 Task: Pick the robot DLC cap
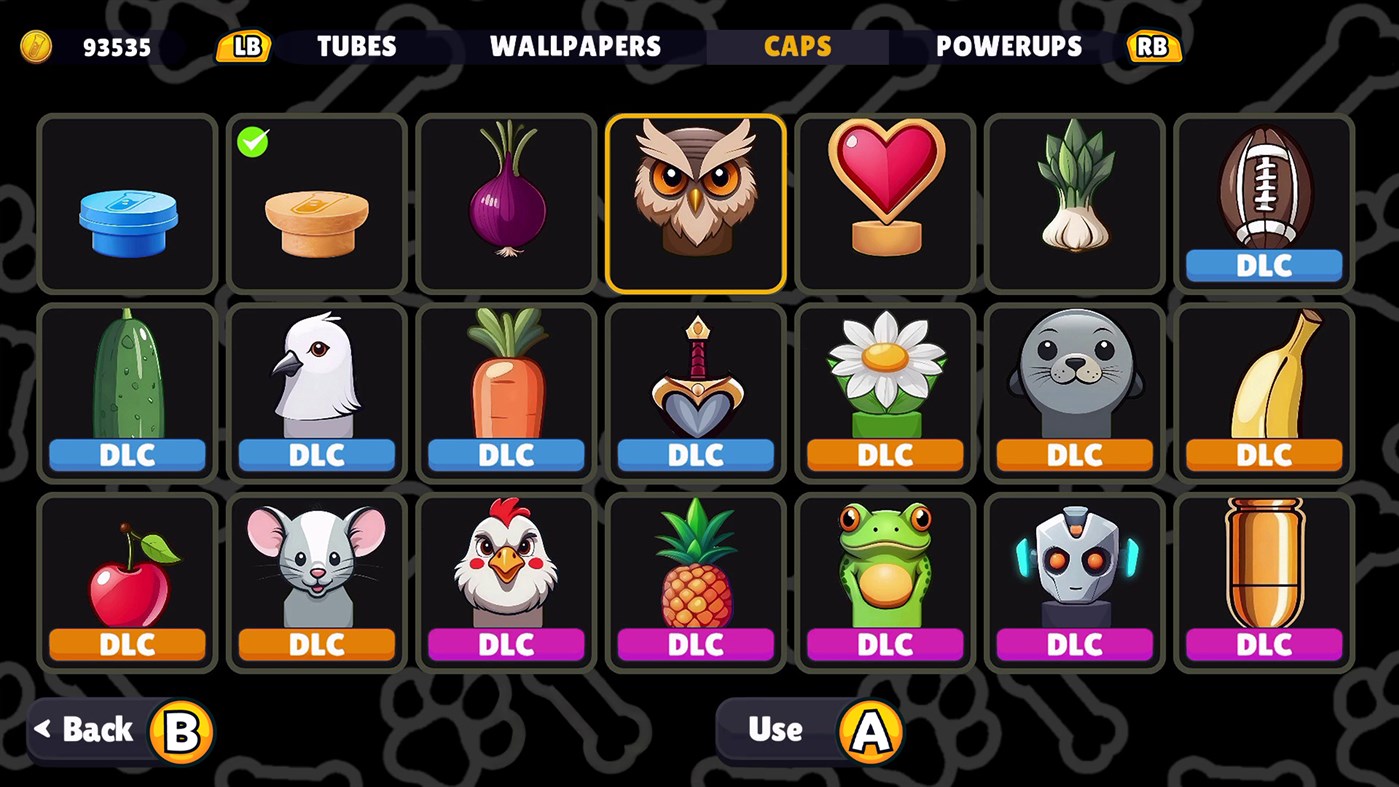[x=1073, y=570]
